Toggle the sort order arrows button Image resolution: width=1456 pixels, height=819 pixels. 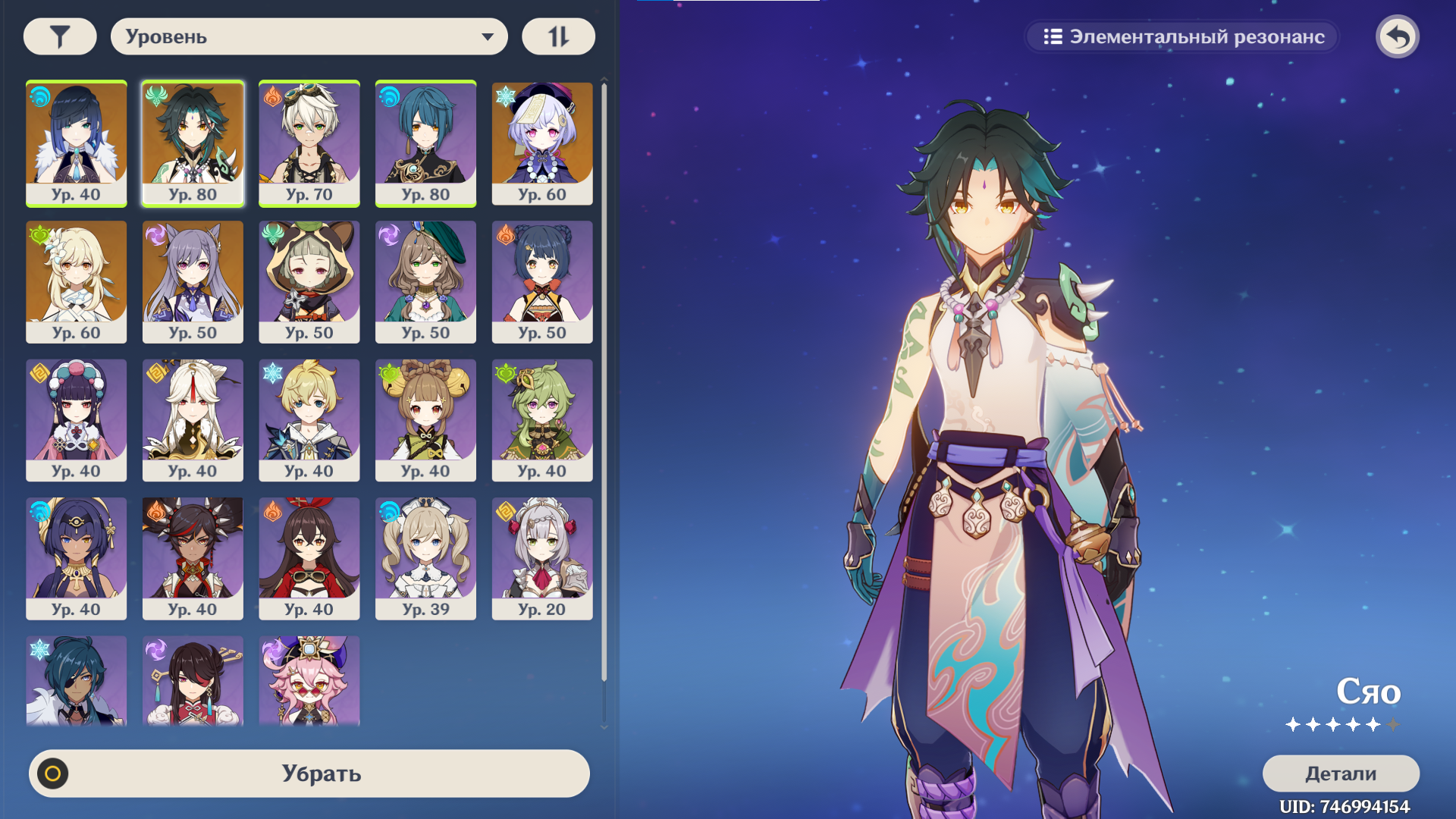point(558,36)
